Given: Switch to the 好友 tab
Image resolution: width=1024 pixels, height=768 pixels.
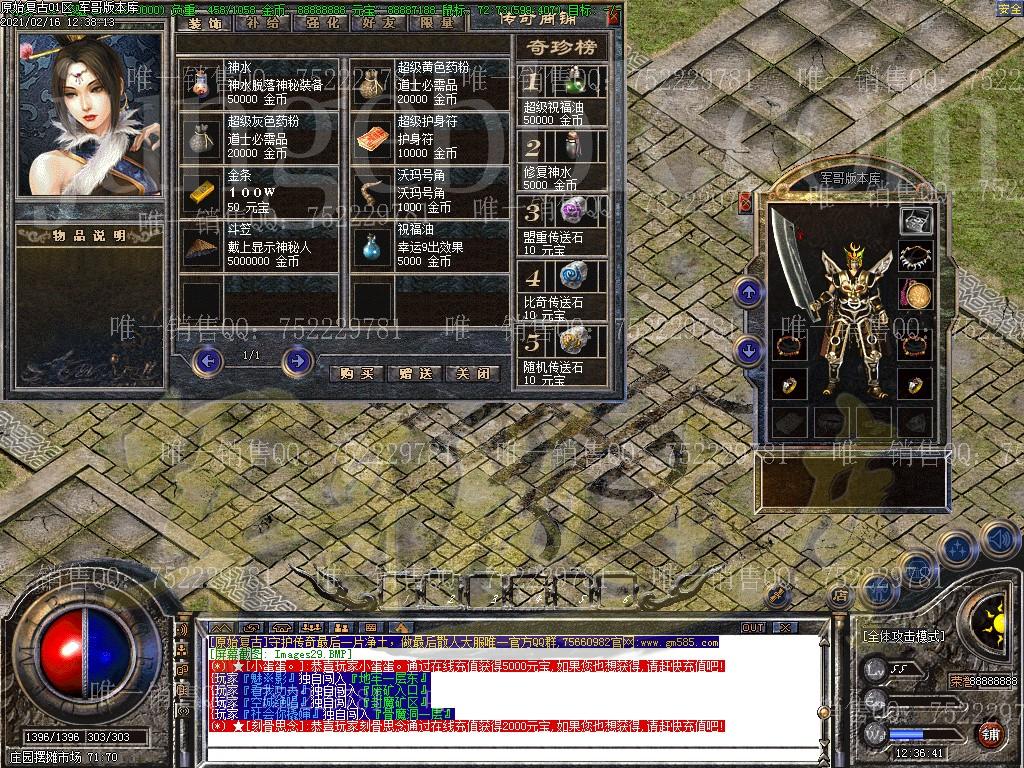Looking at the screenshot, I should coord(378,22).
